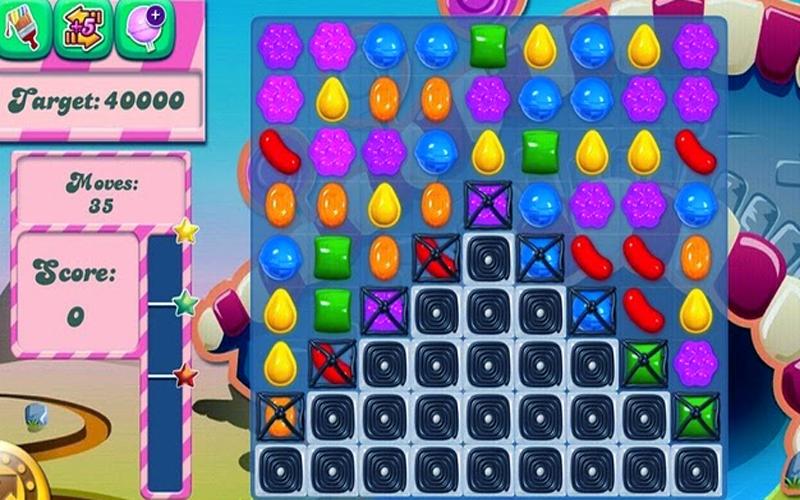Pick the green candy in the top row

(x=488, y=46)
